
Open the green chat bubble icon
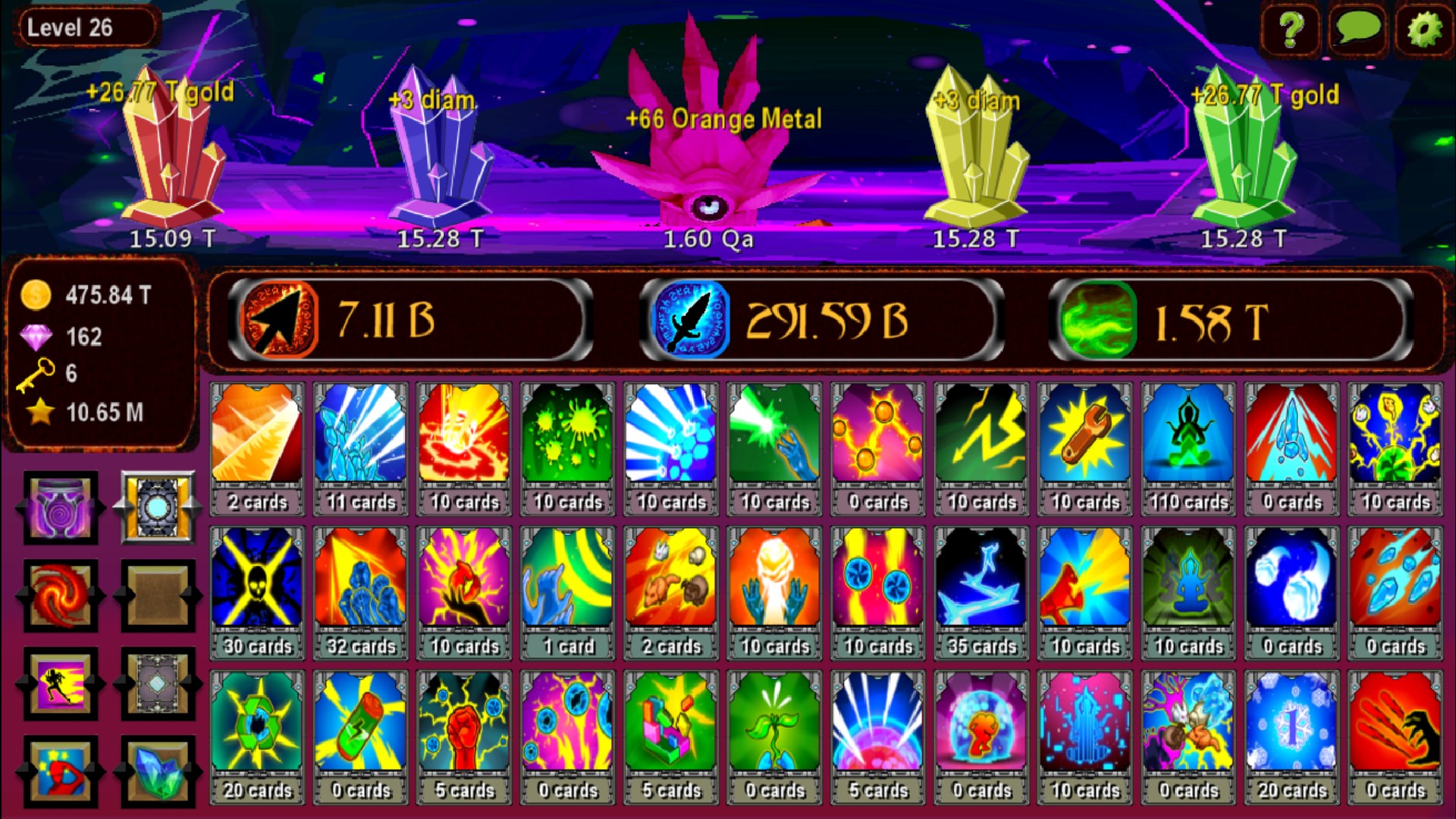point(1357,30)
